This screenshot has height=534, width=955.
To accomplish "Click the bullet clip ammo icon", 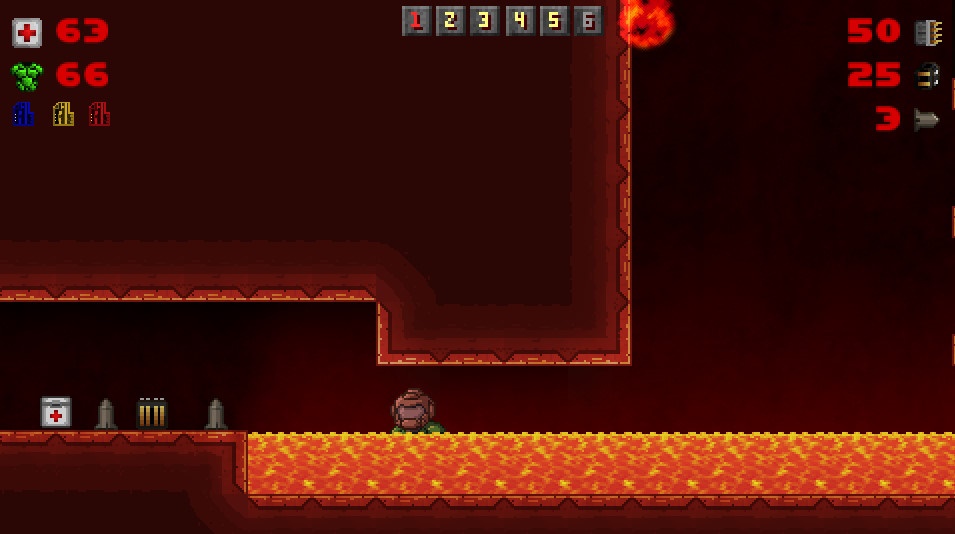I will pos(927,33).
